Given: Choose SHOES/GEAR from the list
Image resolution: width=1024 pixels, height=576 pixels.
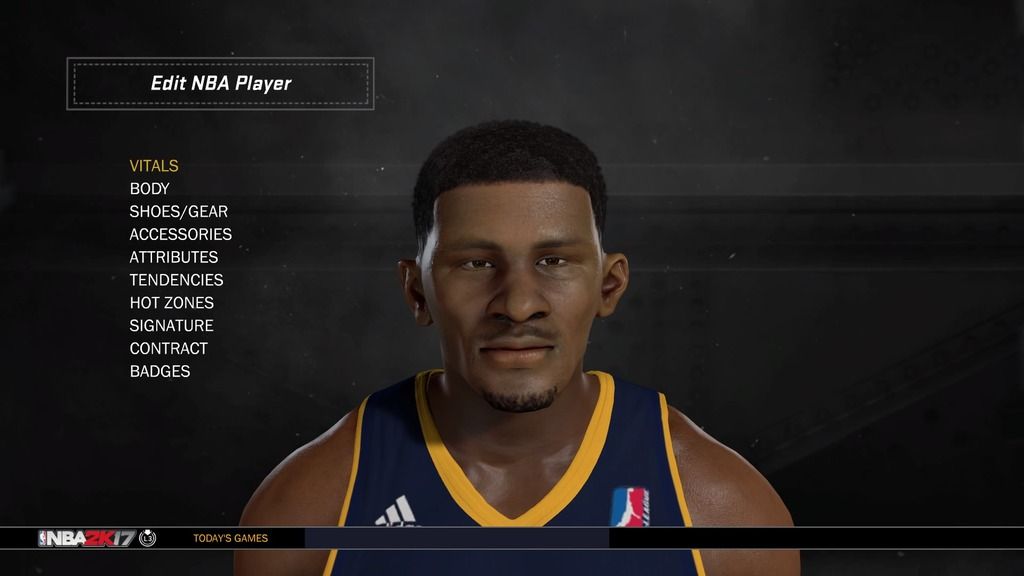Looking at the screenshot, I should pos(178,212).
